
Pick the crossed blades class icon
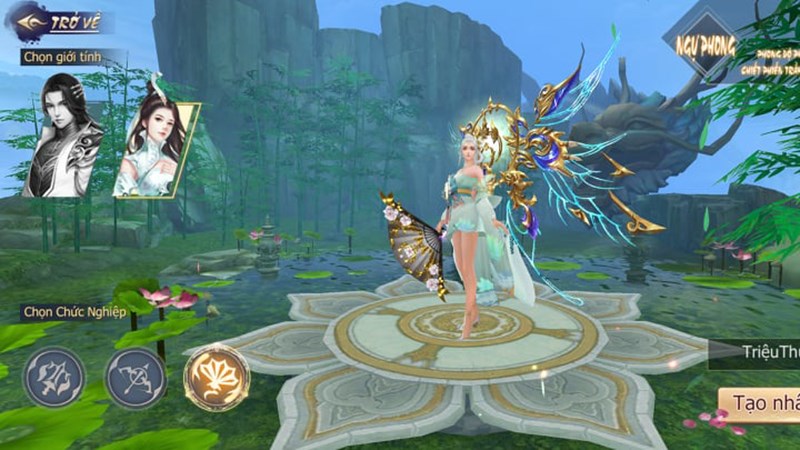[x=54, y=377]
